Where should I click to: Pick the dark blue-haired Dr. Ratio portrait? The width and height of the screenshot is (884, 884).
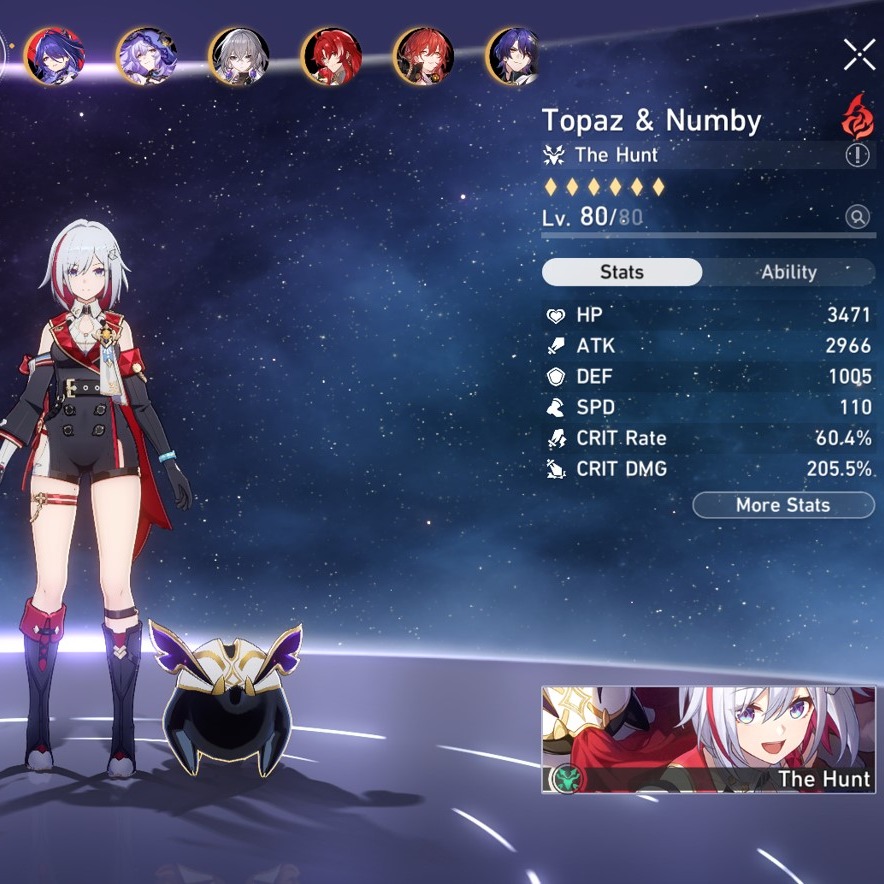point(514,55)
